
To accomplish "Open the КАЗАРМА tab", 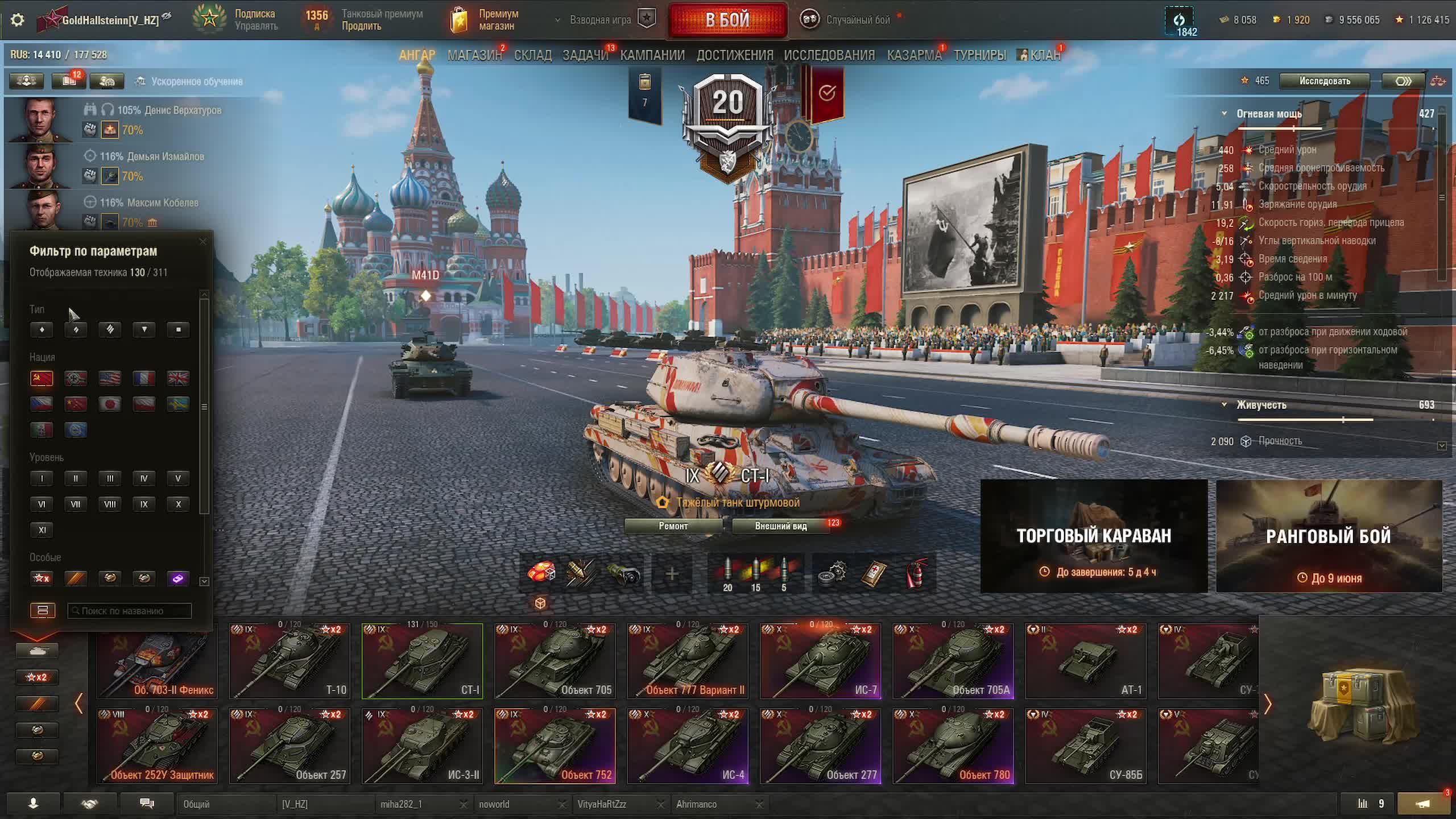I will (914, 55).
